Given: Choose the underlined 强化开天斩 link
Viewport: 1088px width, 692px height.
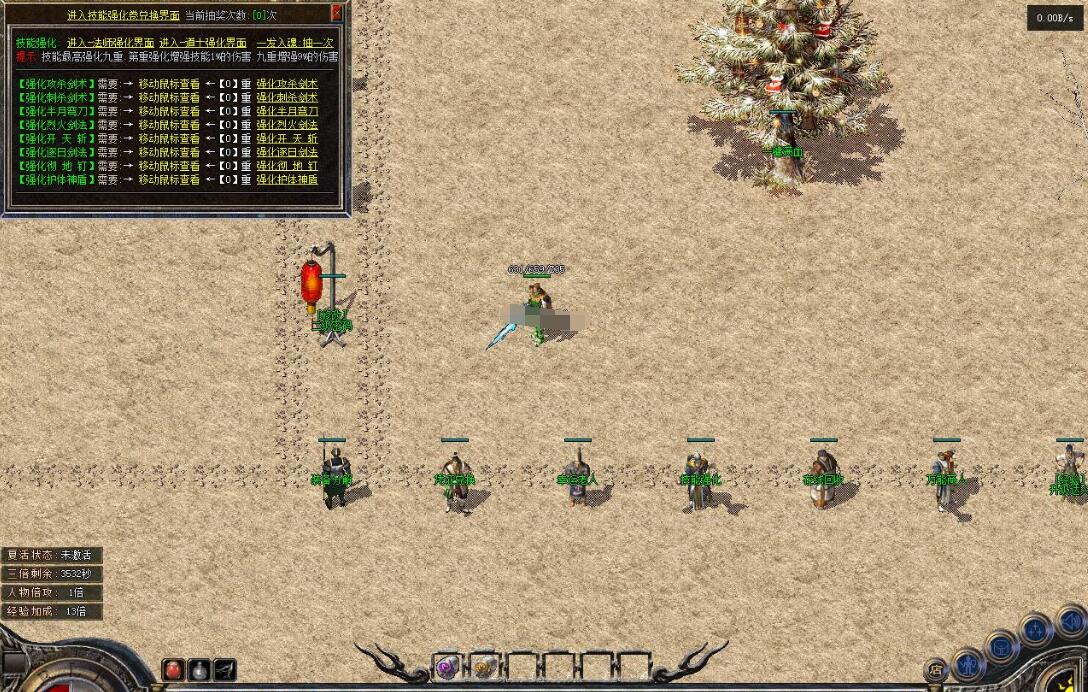Looking at the screenshot, I should click(x=287, y=139).
